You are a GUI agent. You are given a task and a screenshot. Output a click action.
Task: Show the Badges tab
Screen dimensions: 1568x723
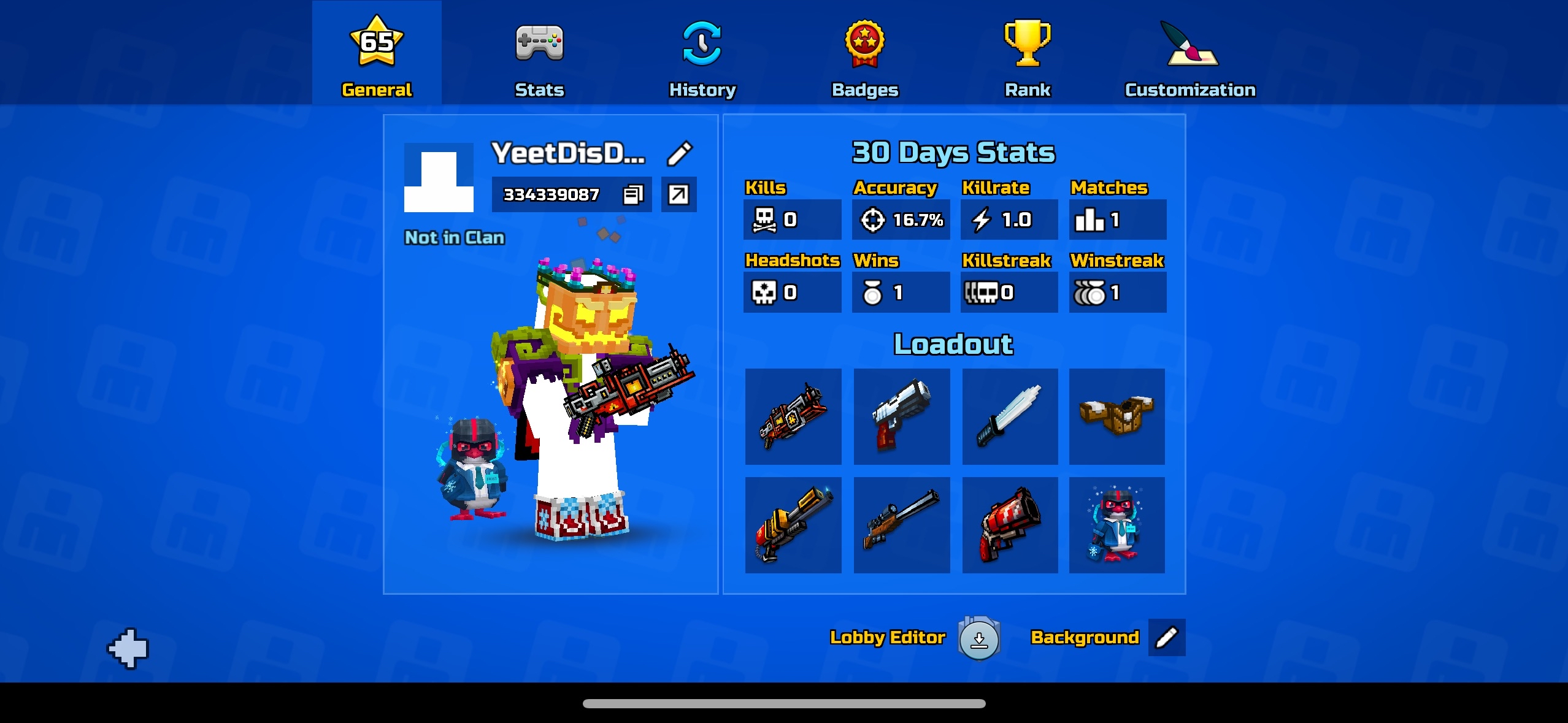(x=865, y=58)
